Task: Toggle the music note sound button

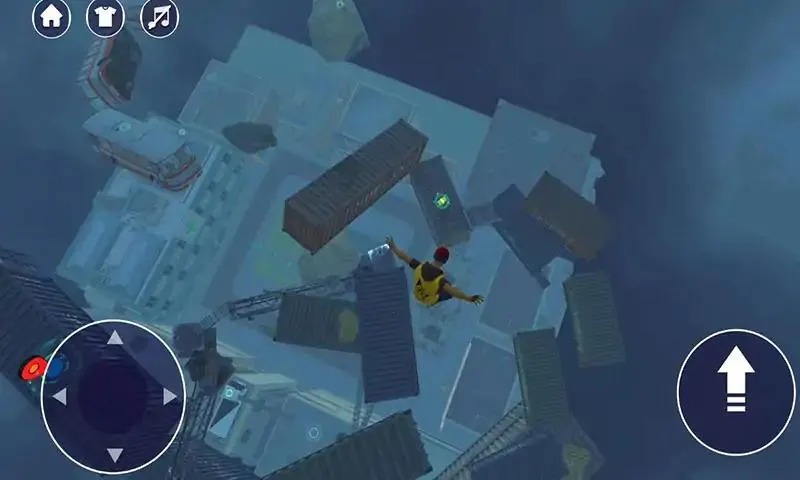Action: tap(159, 17)
